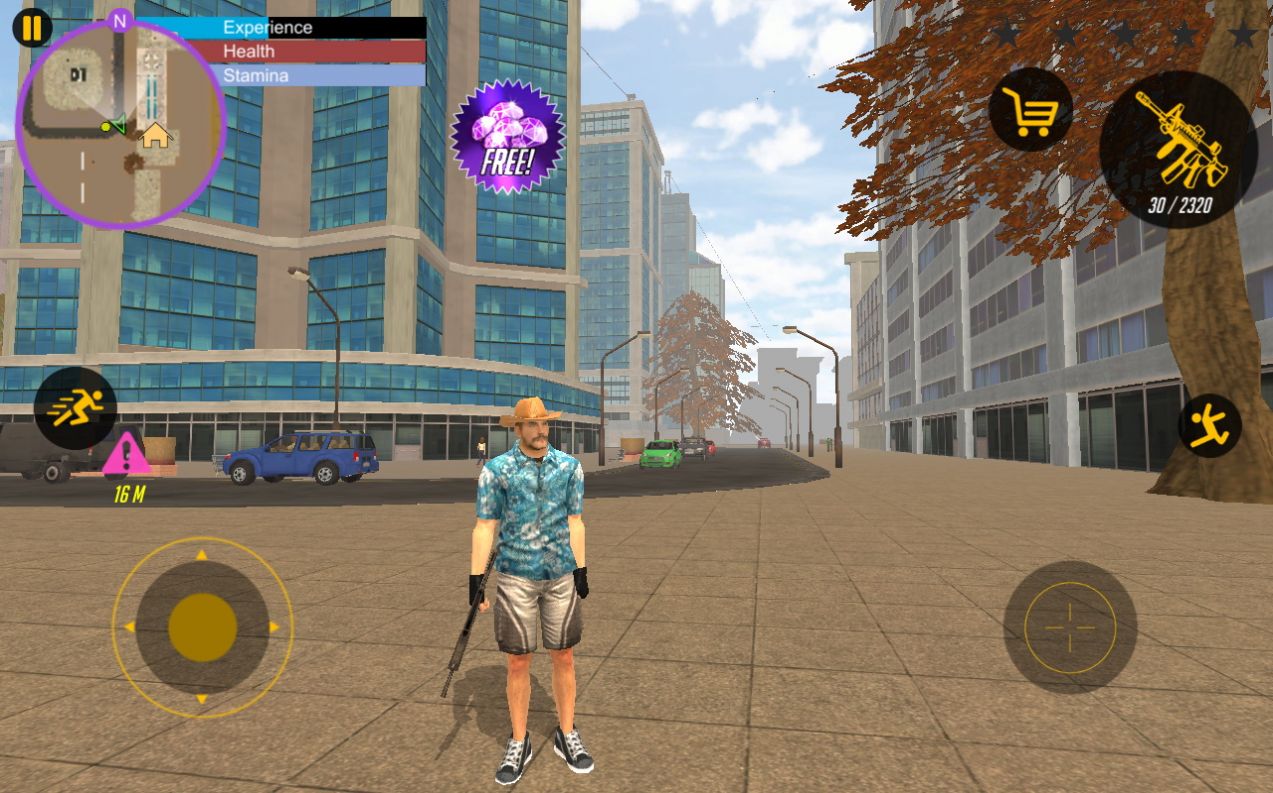1273x793 pixels.
Task: Claim the FREE gems offer badge
Action: (x=507, y=136)
